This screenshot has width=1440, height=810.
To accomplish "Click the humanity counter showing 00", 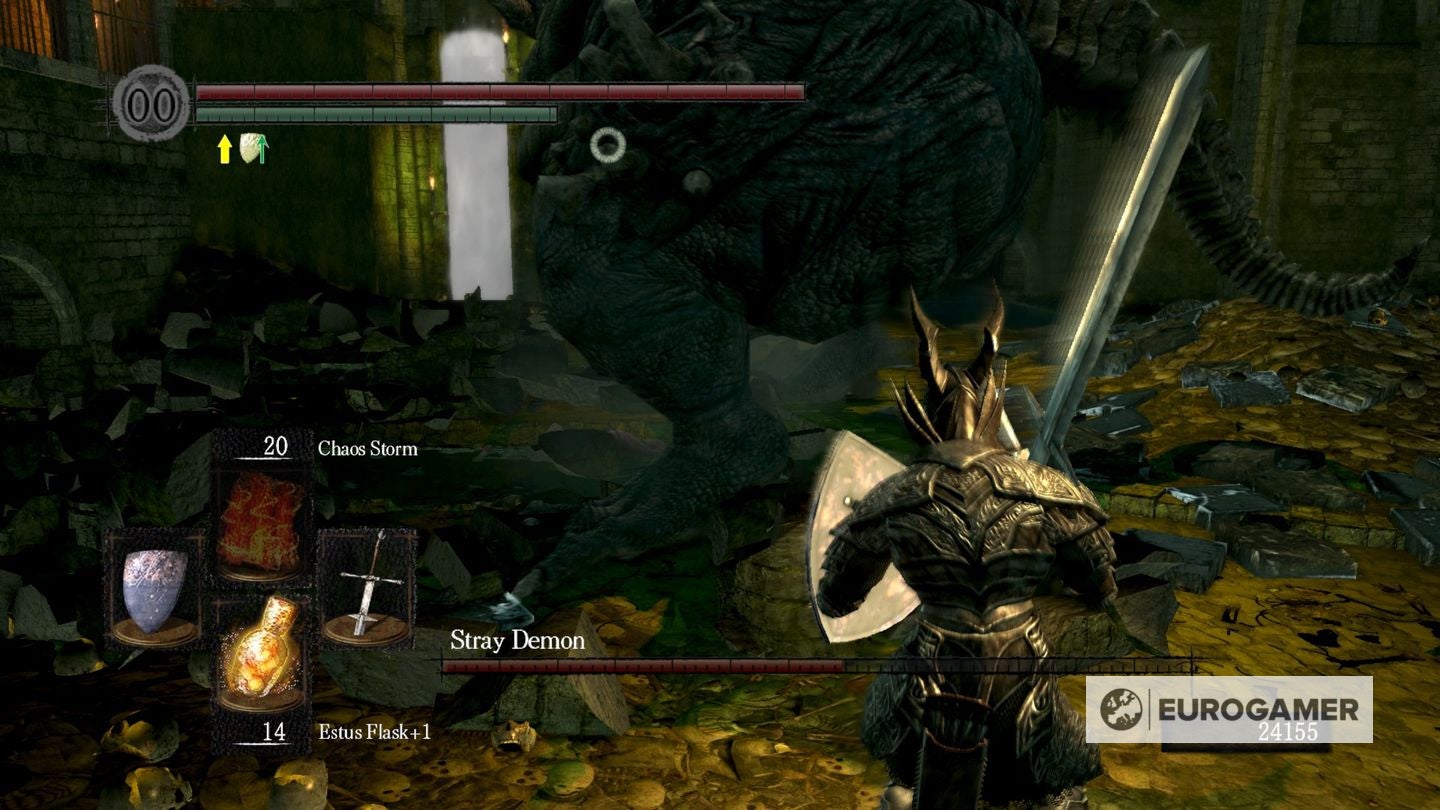I will [152, 102].
